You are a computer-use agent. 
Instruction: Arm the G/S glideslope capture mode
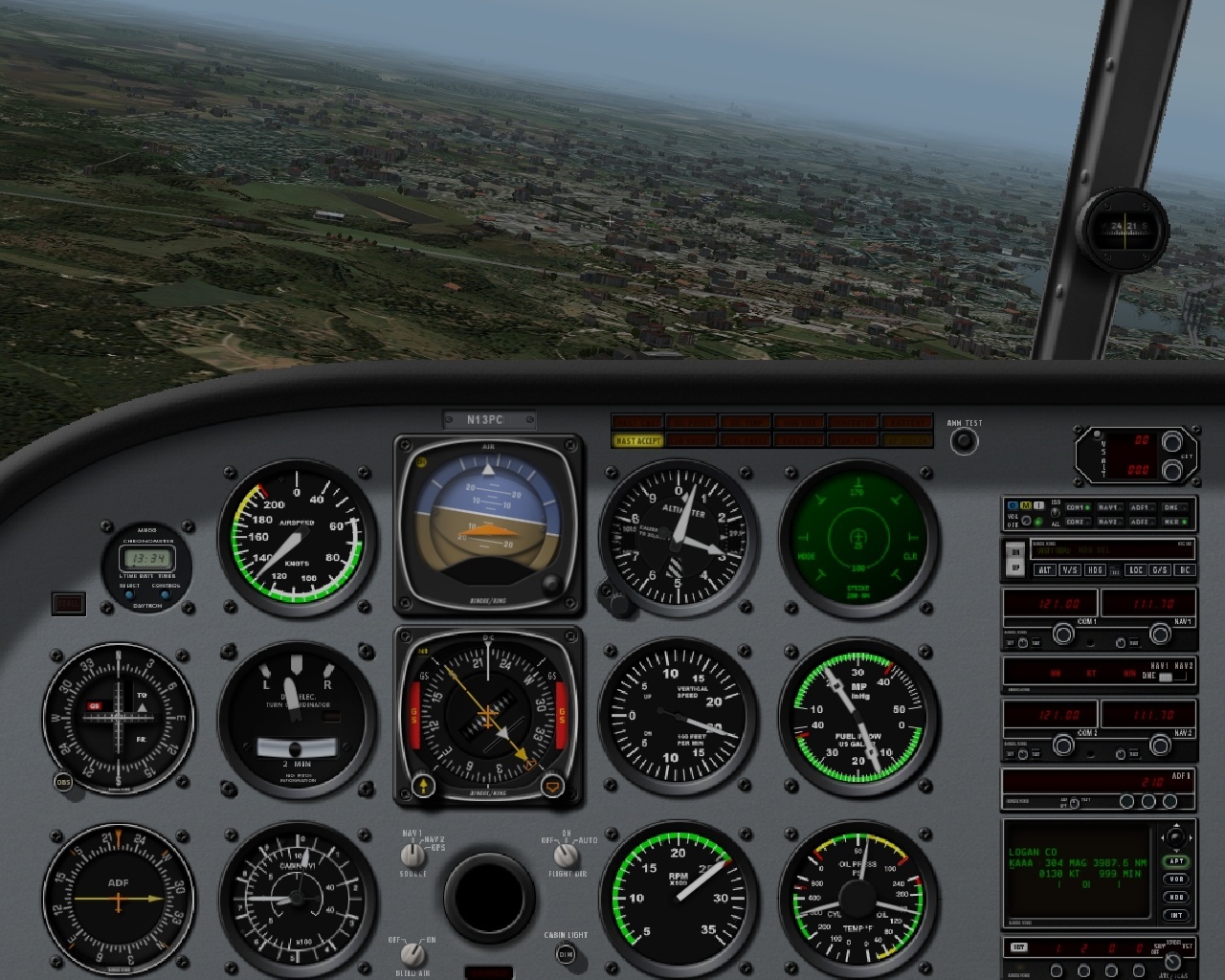(1162, 569)
